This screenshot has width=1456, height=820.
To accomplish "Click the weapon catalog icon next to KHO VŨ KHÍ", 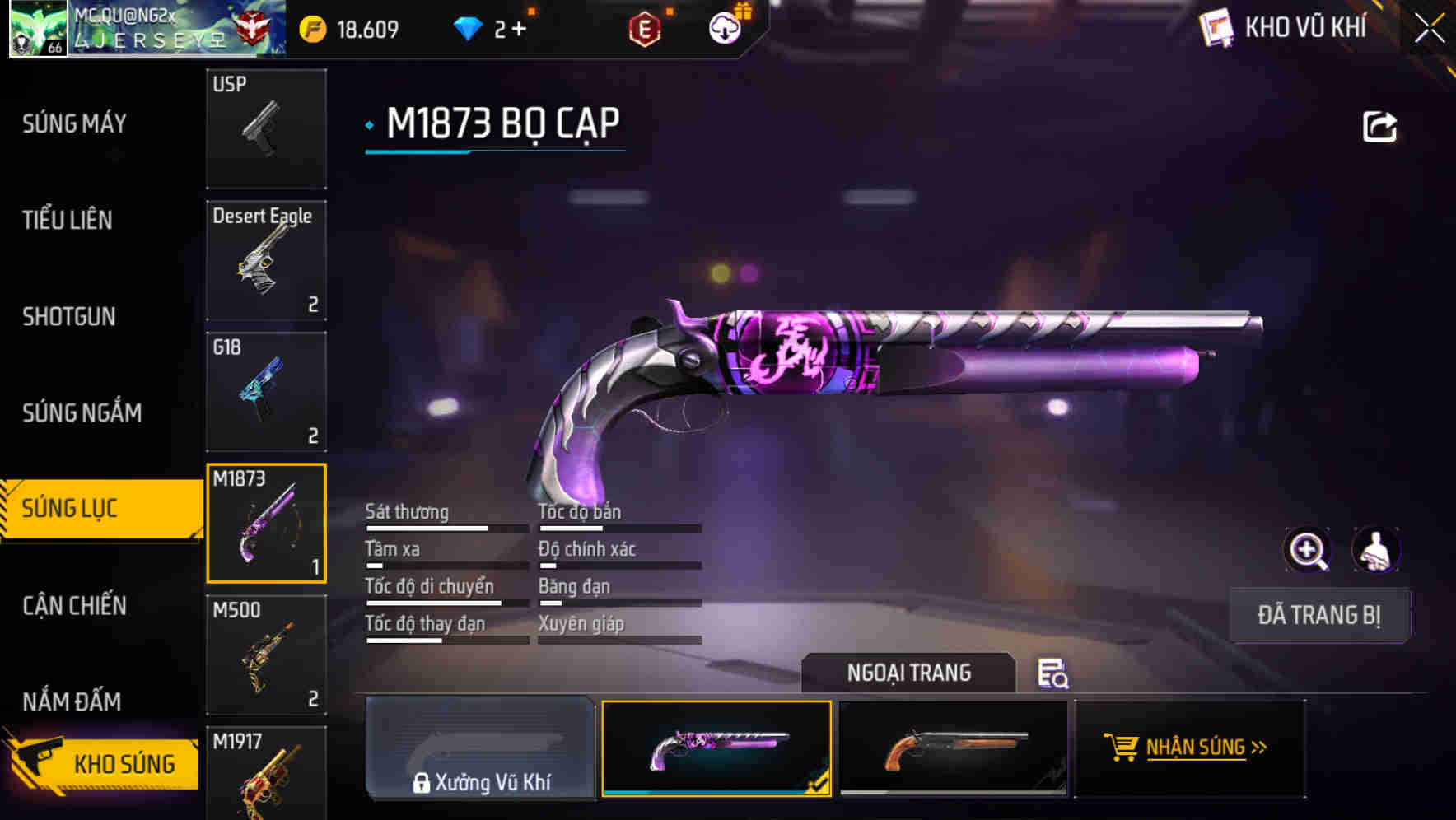I will coord(1216,27).
